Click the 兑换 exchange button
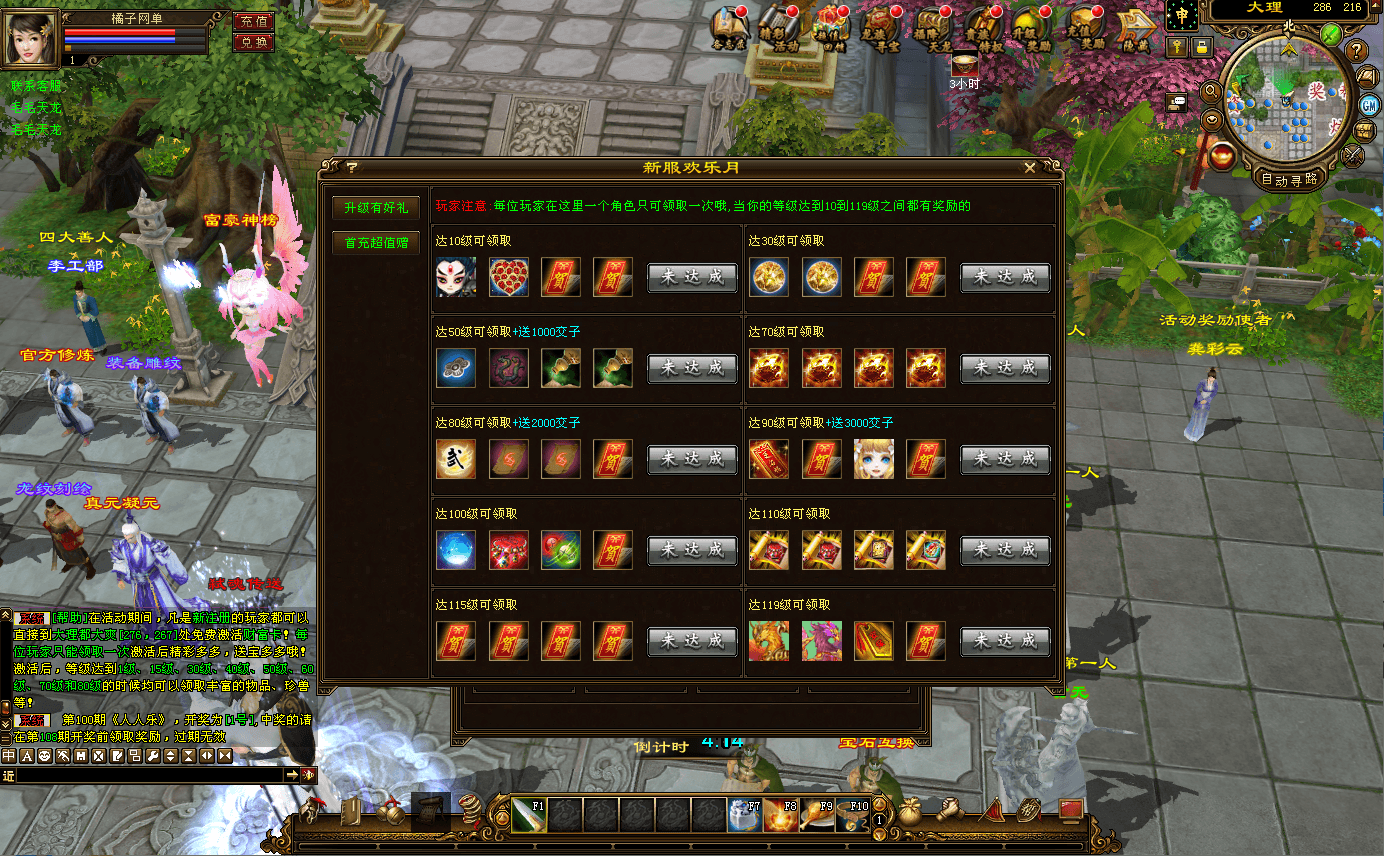Screen dimensions: 1384x856 click(x=254, y=42)
